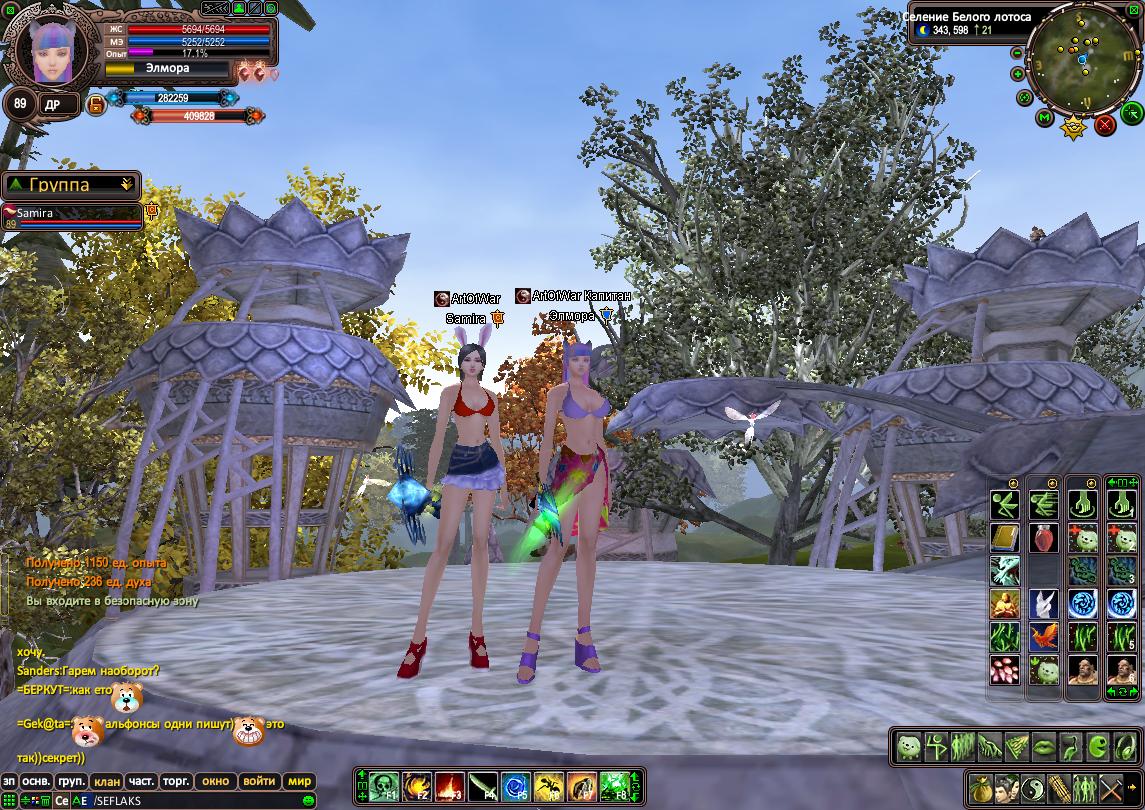
Task: Open the world map with the green M button
Action: (x=1044, y=119)
